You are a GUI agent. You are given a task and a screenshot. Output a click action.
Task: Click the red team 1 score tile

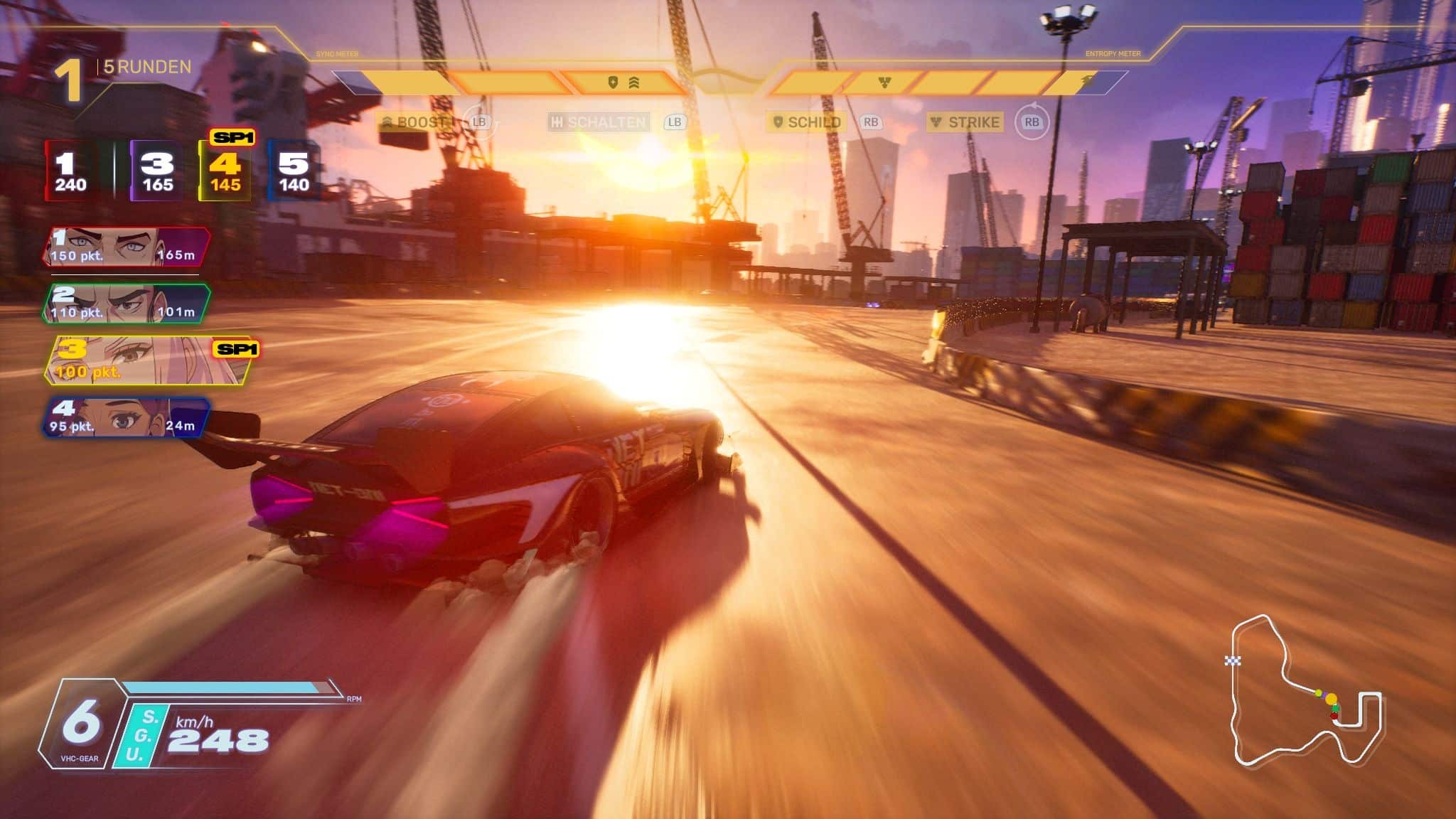(70, 171)
